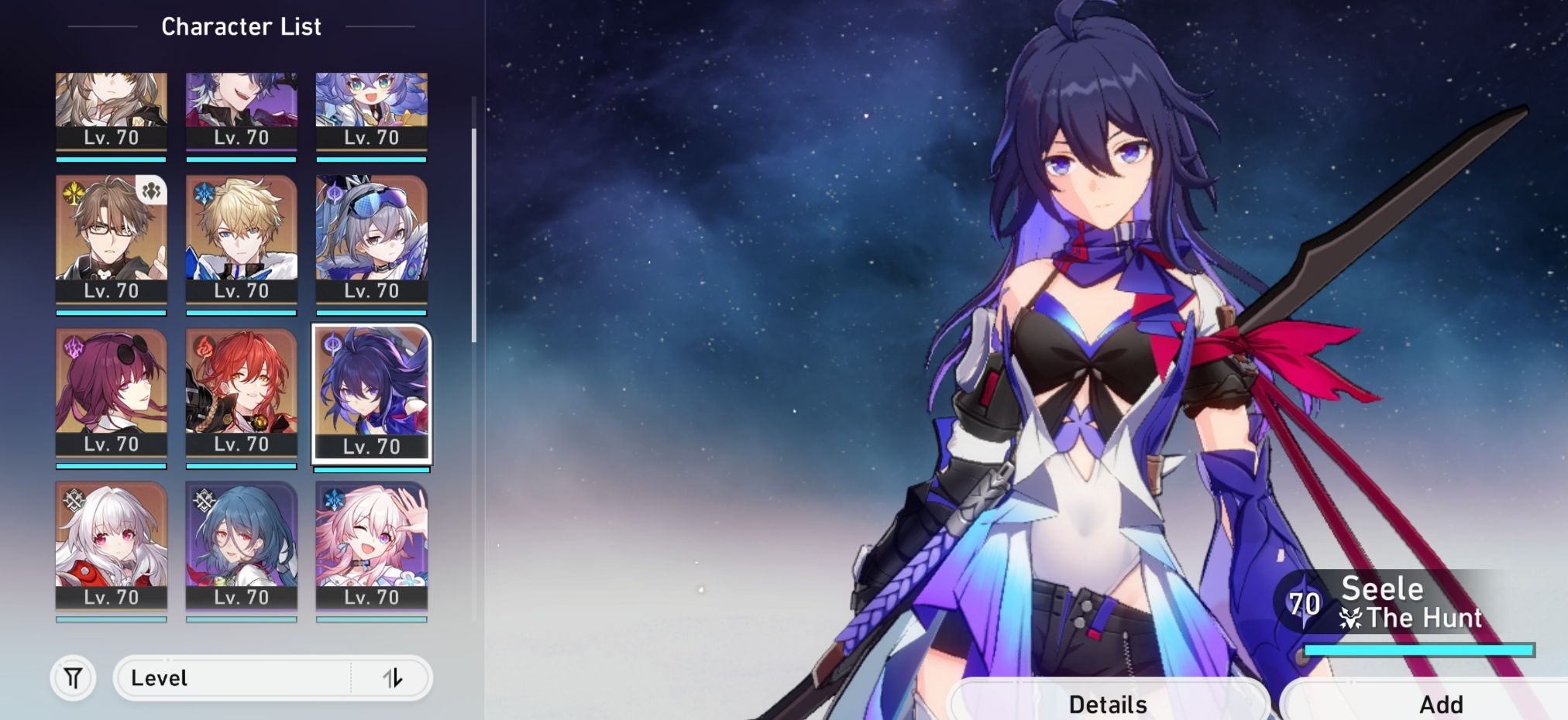Open the Character List header
This screenshot has height=720, width=1568.
pos(240,26)
